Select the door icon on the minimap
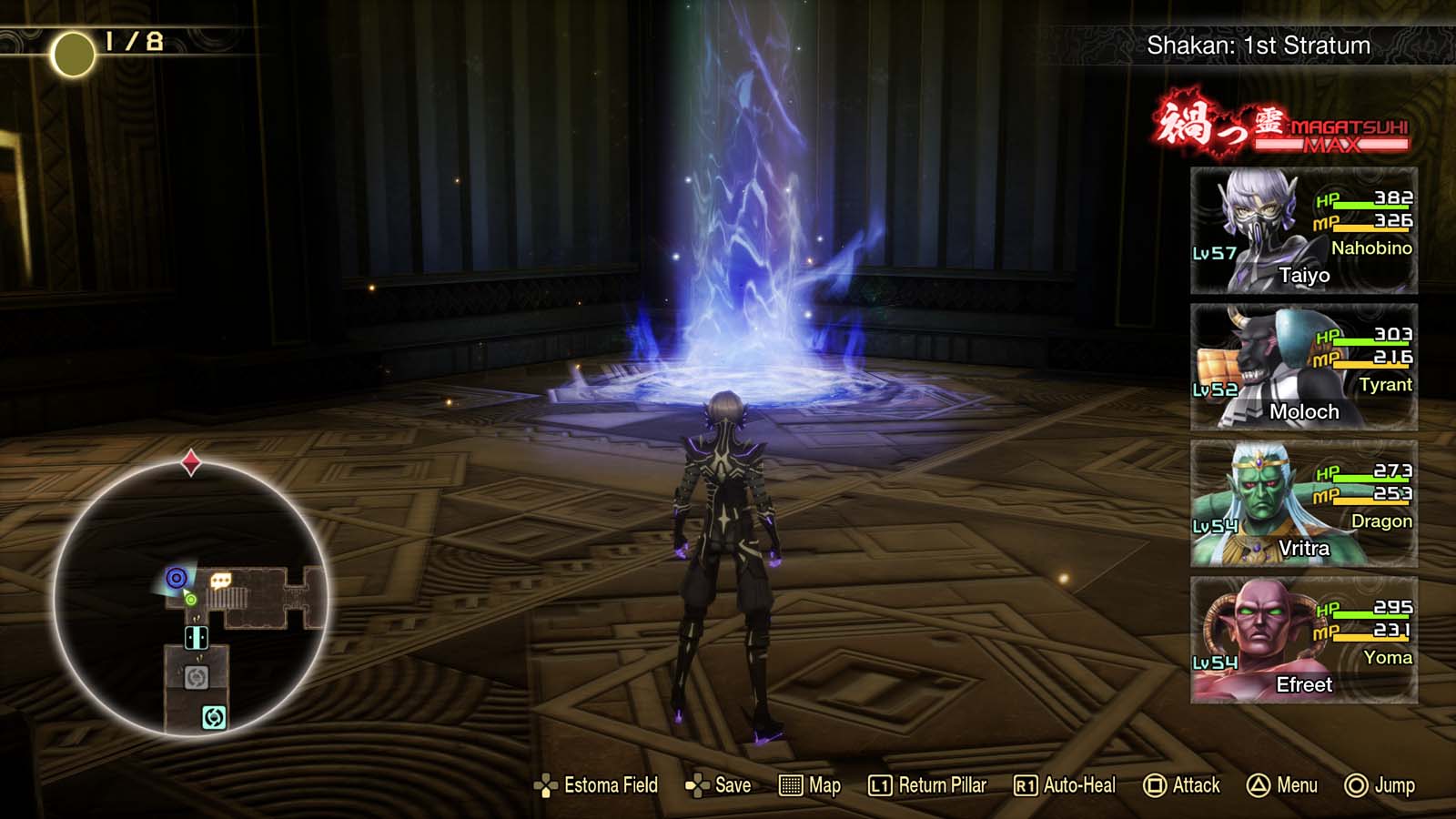The height and width of the screenshot is (819, 1456). coord(196,638)
